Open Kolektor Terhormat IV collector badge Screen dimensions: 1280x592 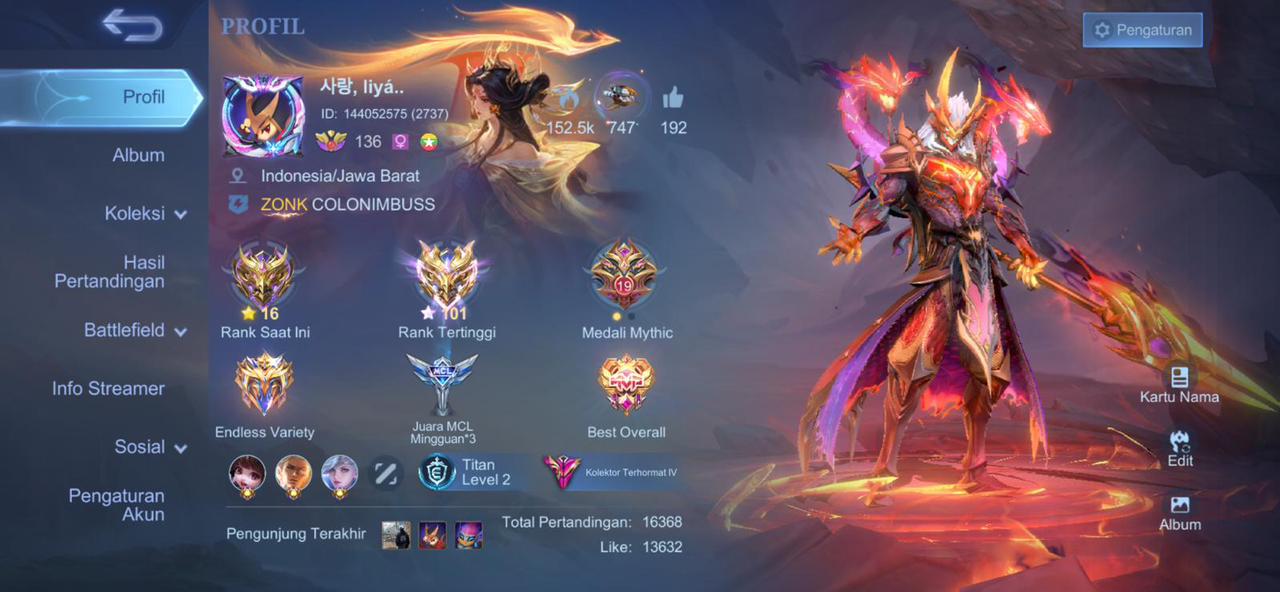(x=611, y=472)
